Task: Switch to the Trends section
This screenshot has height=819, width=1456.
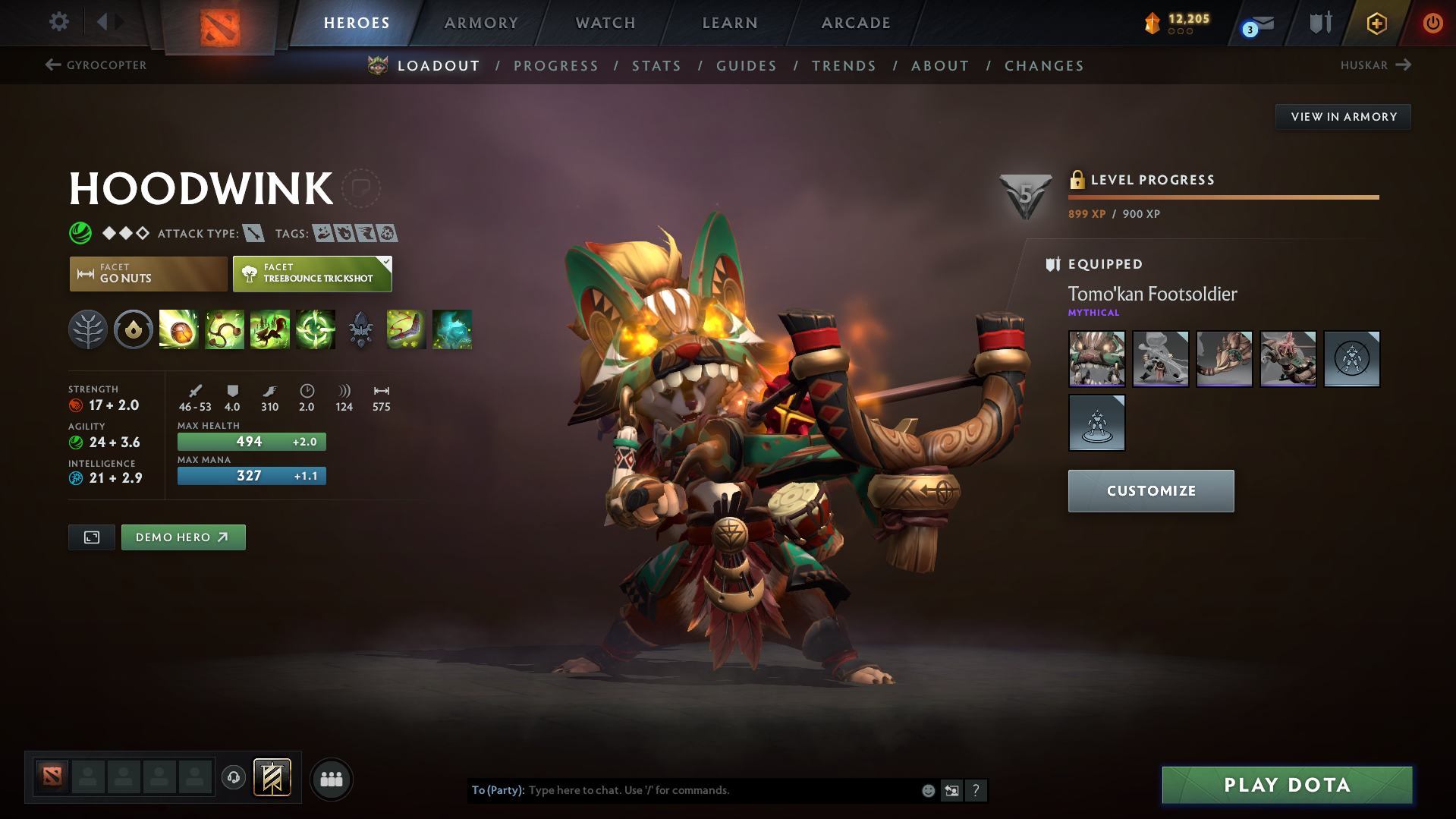Action: (x=844, y=66)
